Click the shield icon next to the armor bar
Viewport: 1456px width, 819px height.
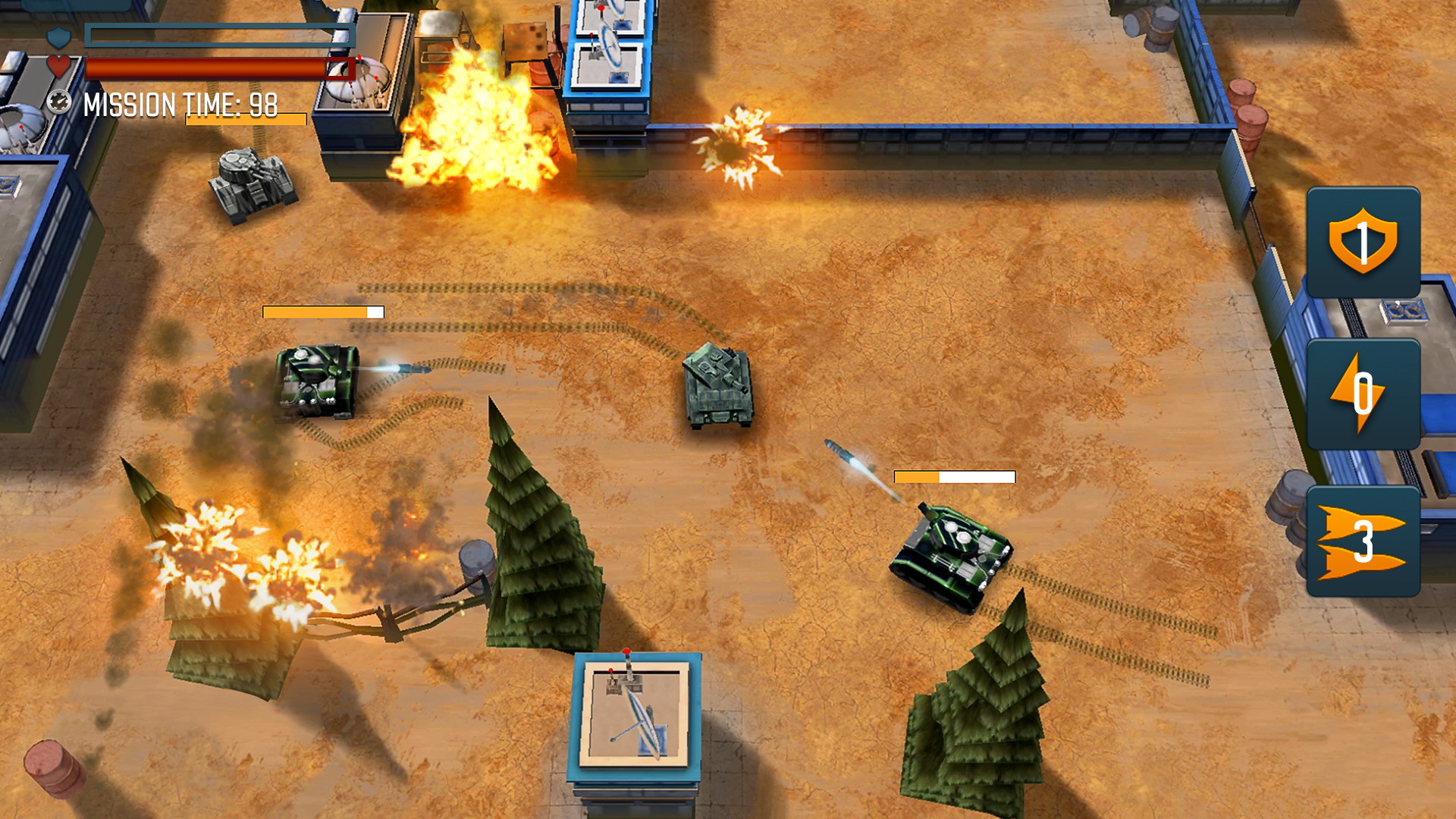click(59, 36)
